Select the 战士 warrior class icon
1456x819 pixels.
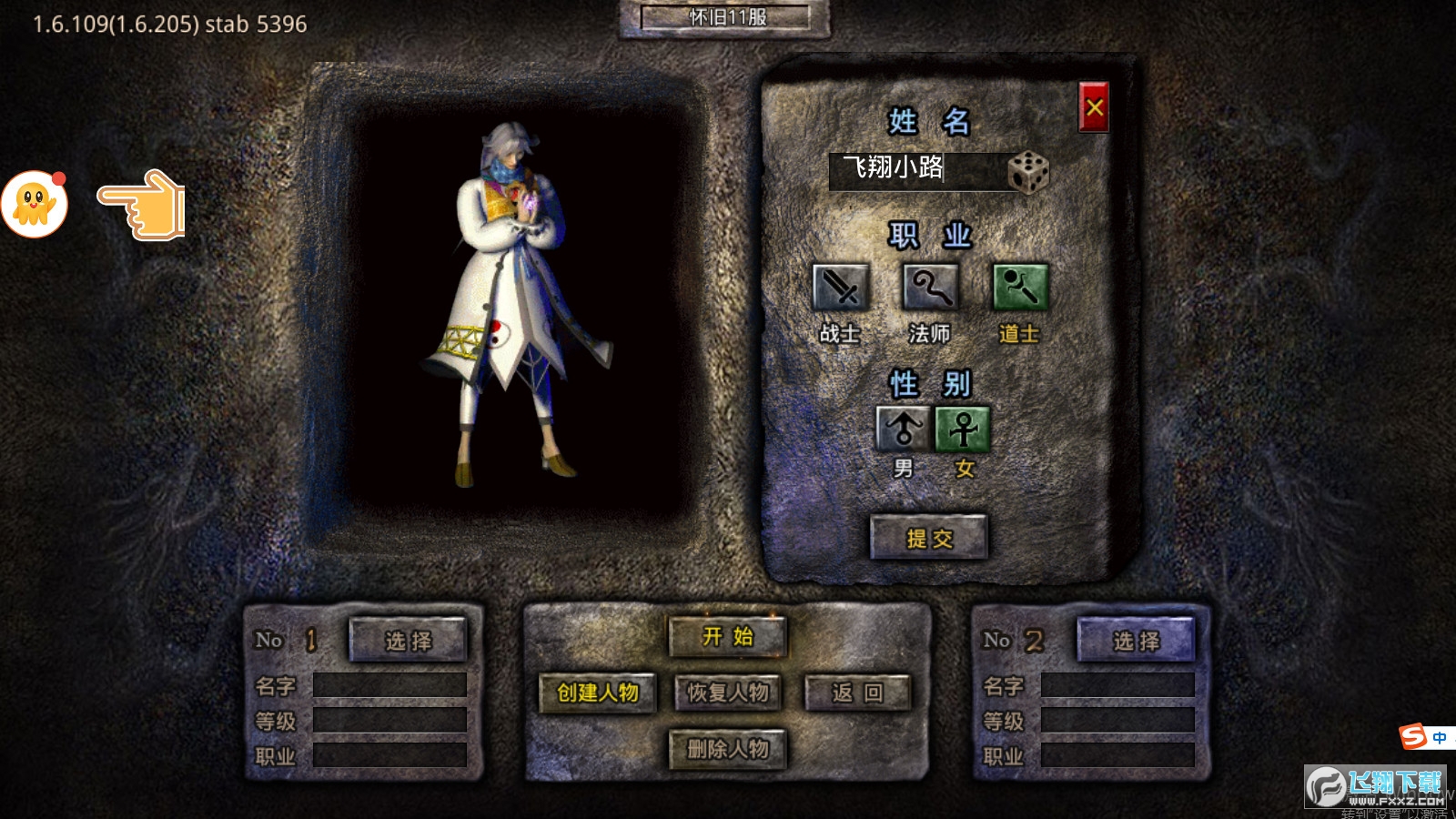[x=840, y=288]
